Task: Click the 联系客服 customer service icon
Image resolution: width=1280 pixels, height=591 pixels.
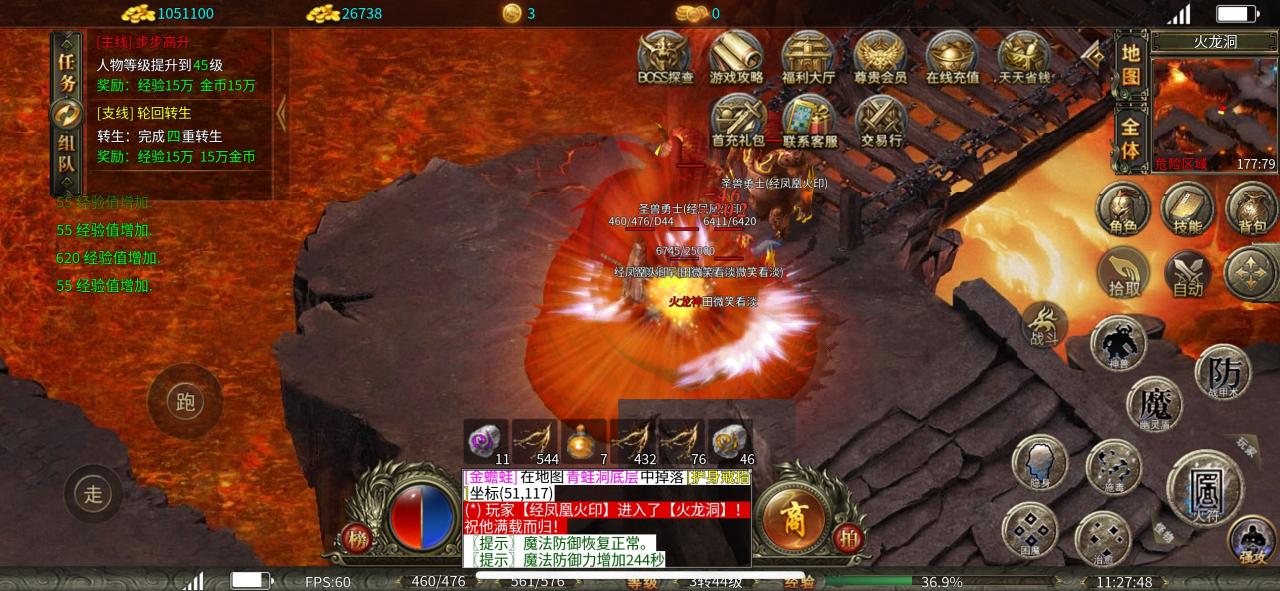Action: pyautogui.click(x=809, y=122)
